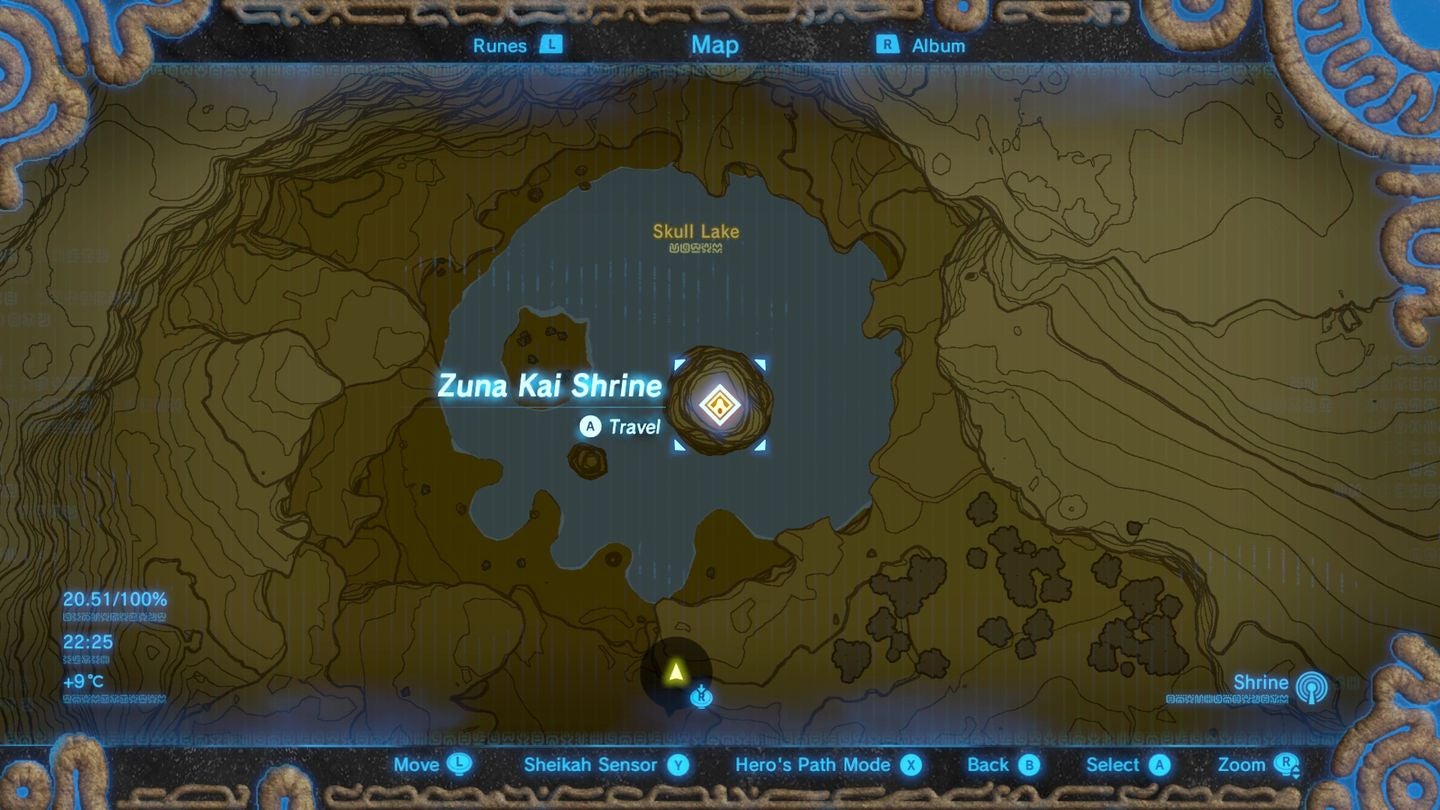Click the Zuna Kai Shrine name label

[x=548, y=387]
